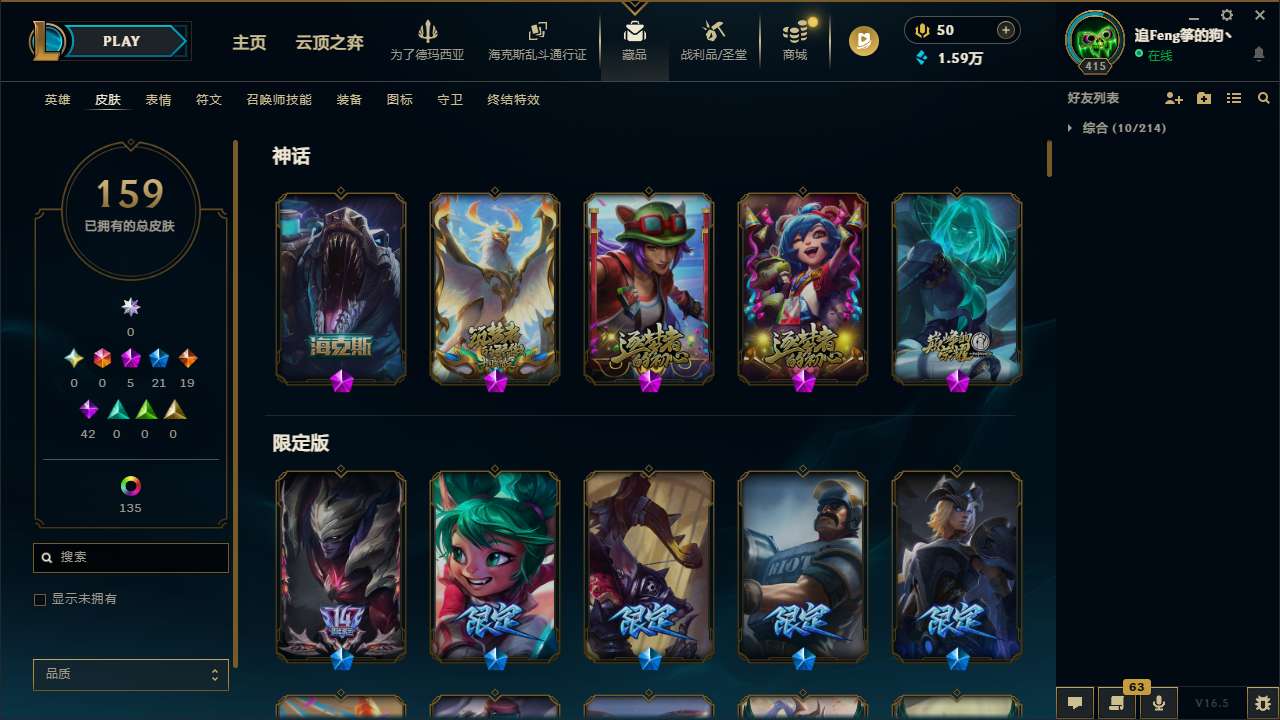Toggle the friend list display options
The height and width of the screenshot is (720, 1280).
pyautogui.click(x=1234, y=98)
